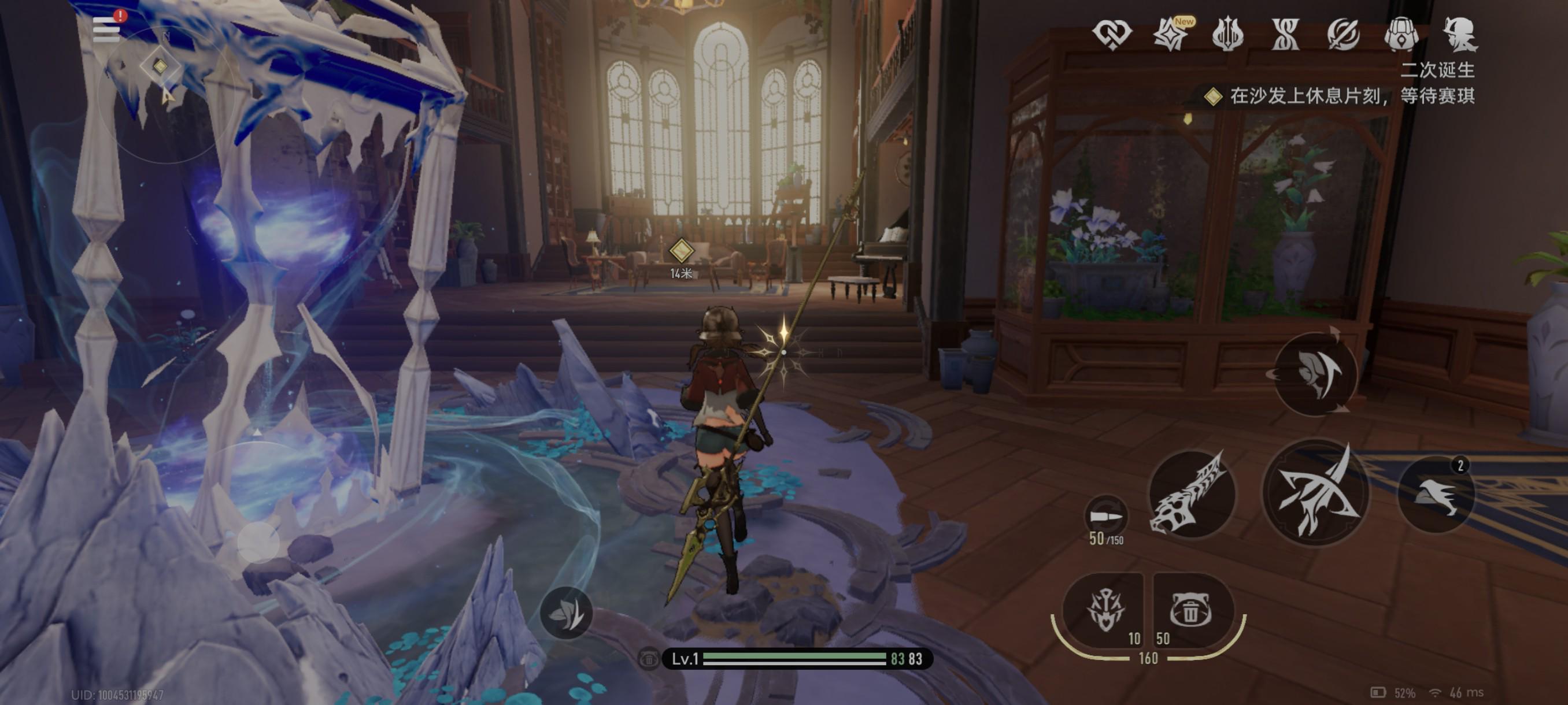Activate the horned mask skill costing 10
This screenshot has height=705, width=1568.
tap(1105, 610)
